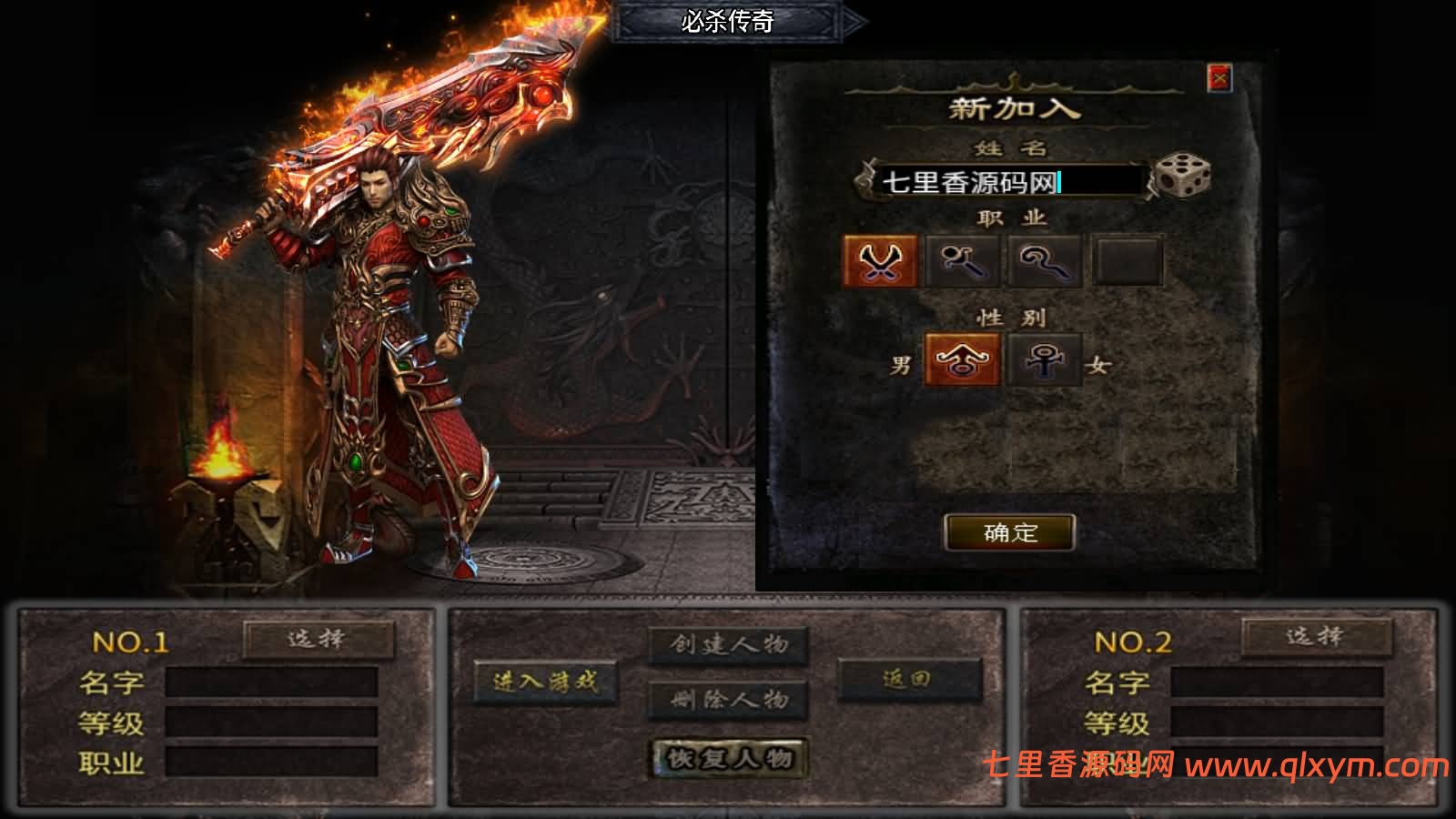Confirm creation with the 确定 button

[x=1010, y=532]
